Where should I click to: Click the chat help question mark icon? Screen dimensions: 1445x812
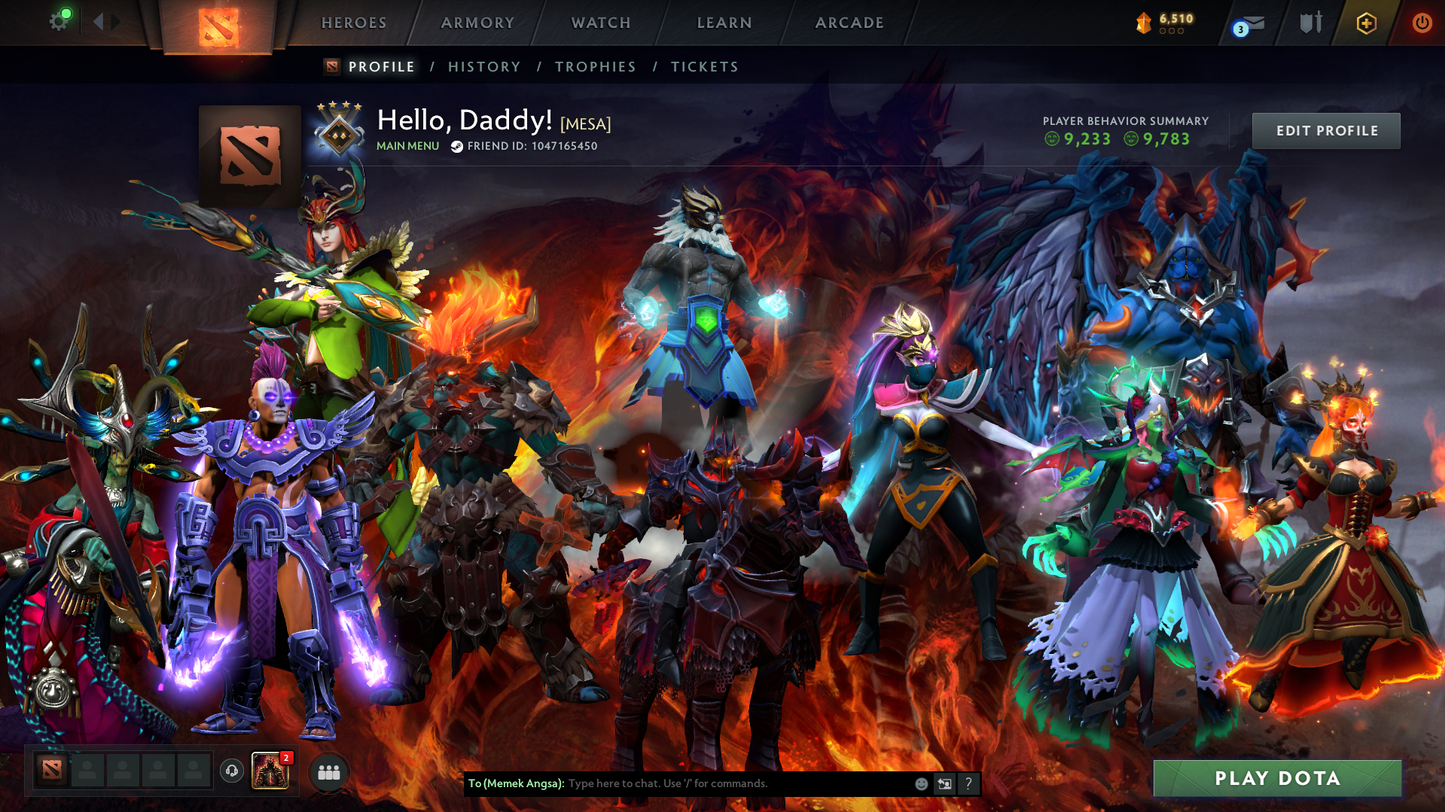968,785
